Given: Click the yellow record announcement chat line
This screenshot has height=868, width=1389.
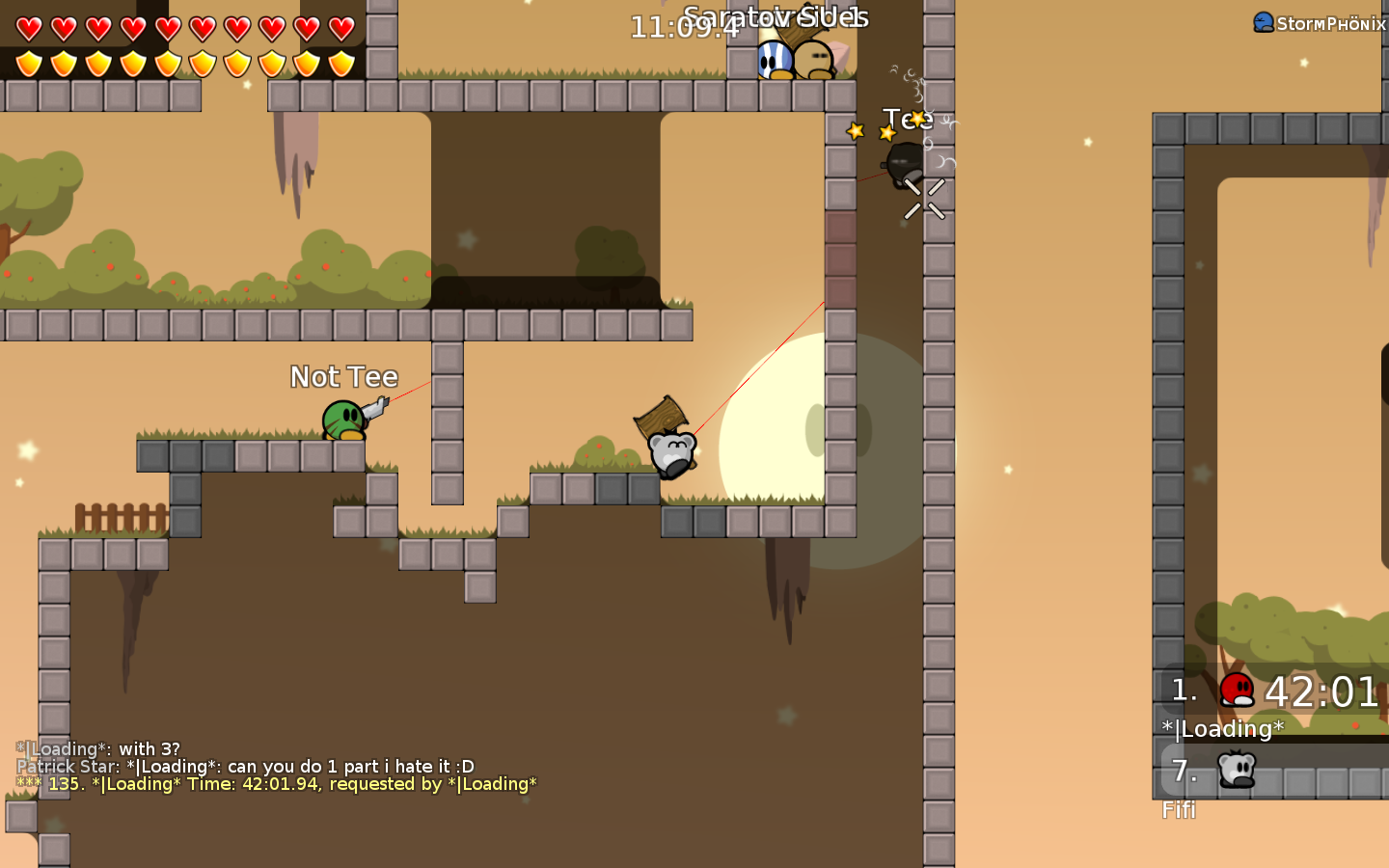Looking at the screenshot, I should [x=277, y=784].
